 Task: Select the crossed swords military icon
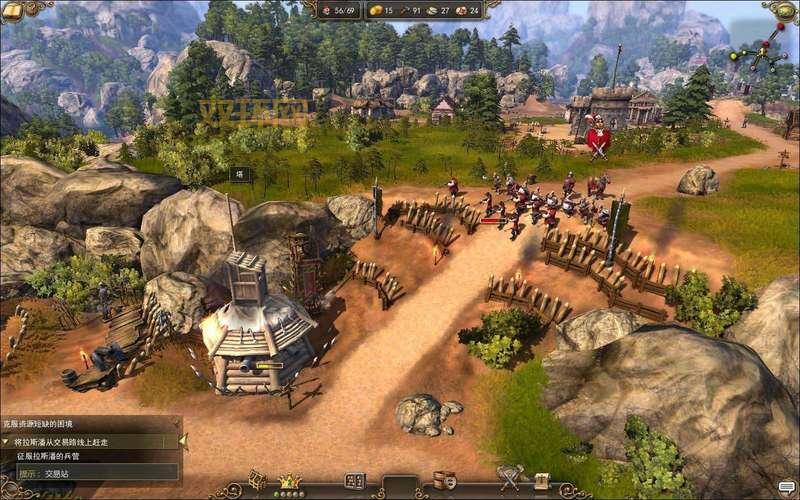[510, 480]
